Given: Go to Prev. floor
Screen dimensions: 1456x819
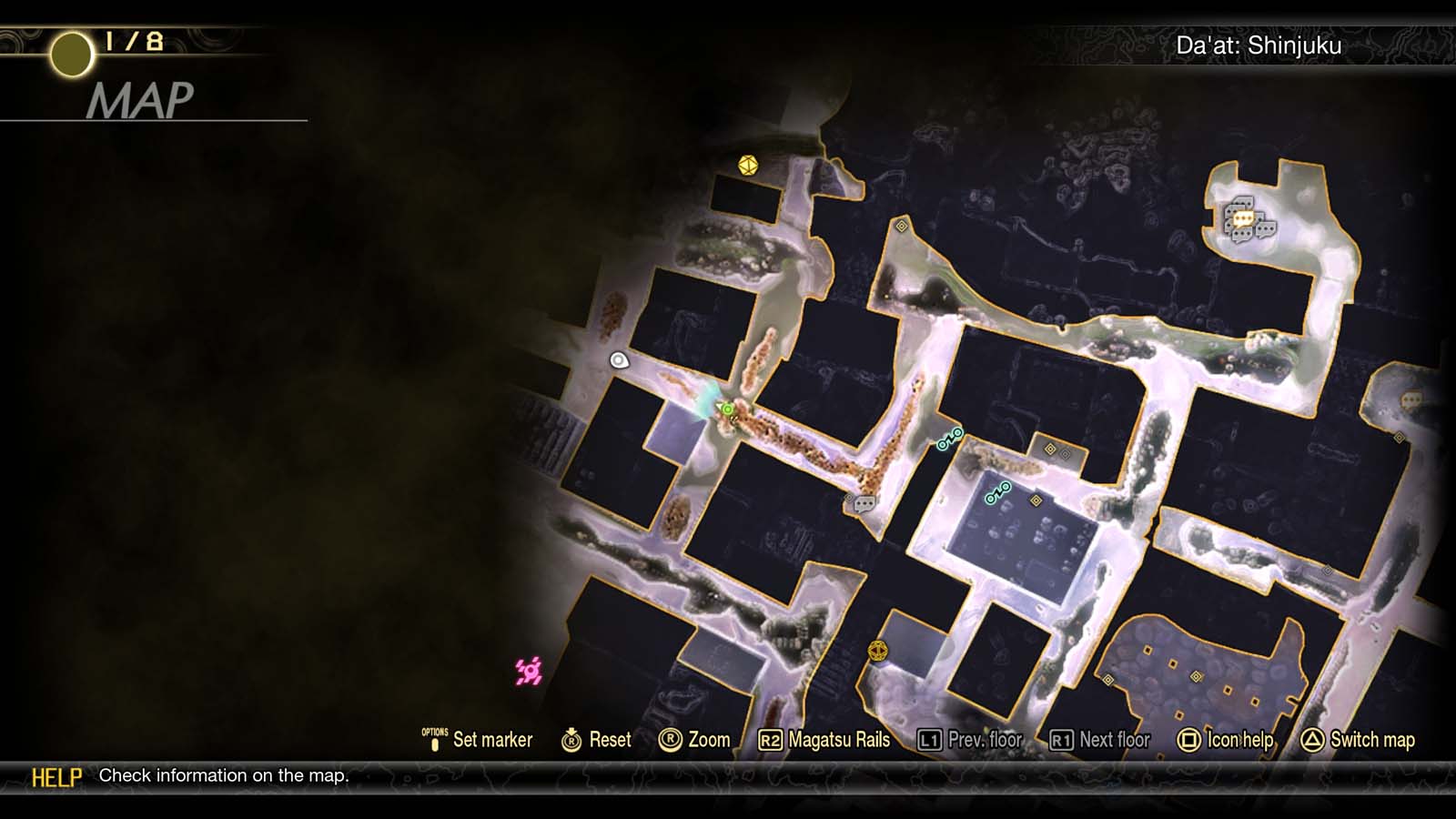Looking at the screenshot, I should pyautogui.click(x=982, y=740).
